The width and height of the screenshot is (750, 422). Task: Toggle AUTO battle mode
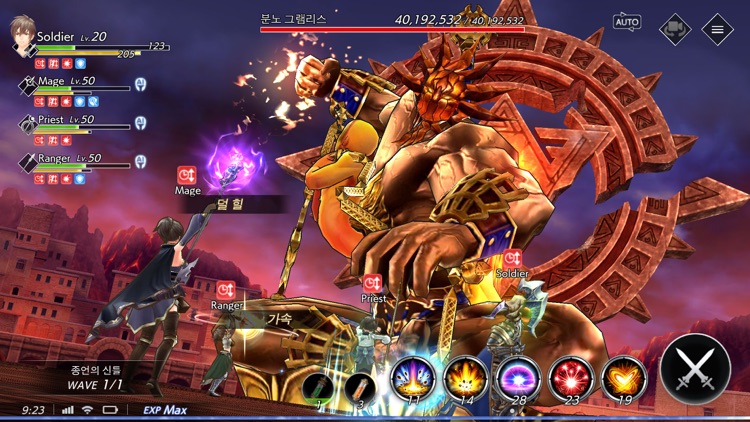(x=627, y=21)
